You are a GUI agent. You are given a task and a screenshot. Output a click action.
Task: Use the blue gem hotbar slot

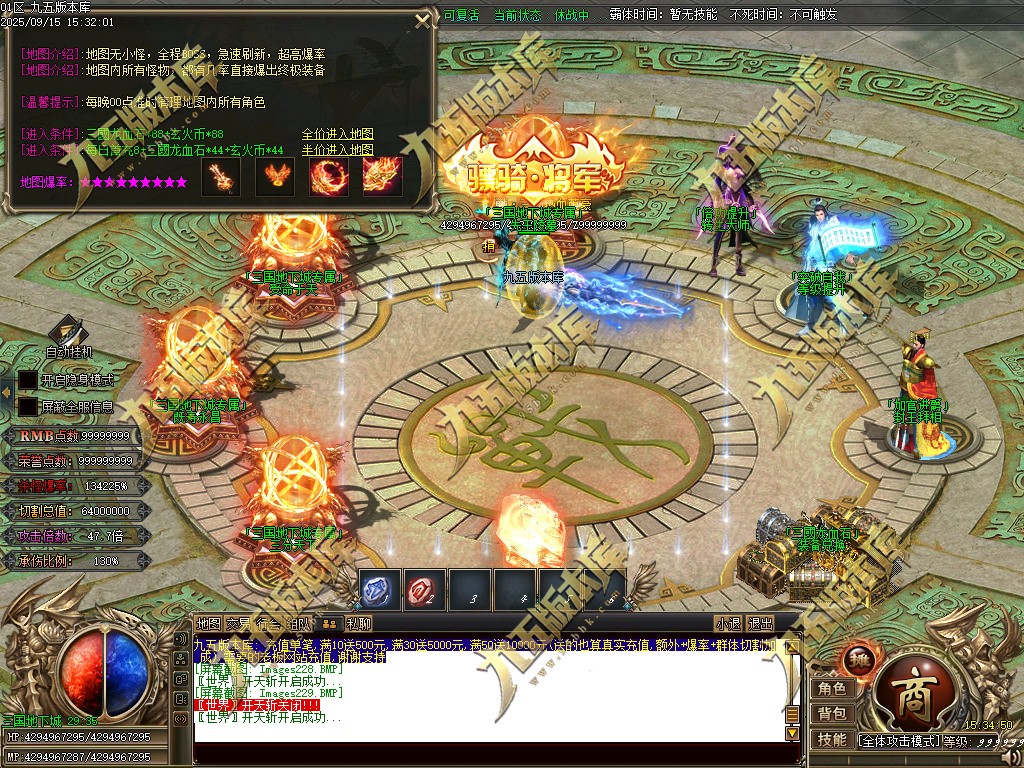[x=380, y=590]
